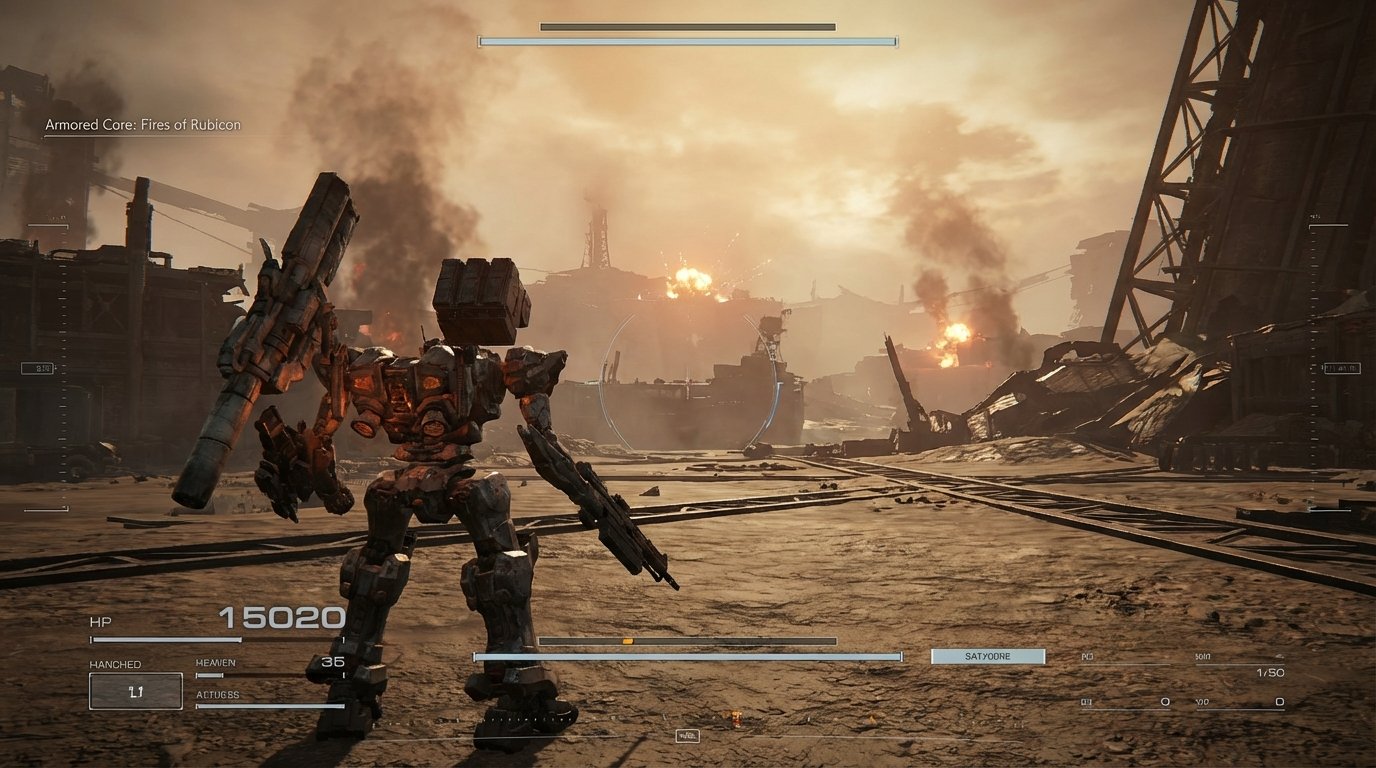
Task: Click the orange marker on the bottom stamina bar
Action: [627, 643]
